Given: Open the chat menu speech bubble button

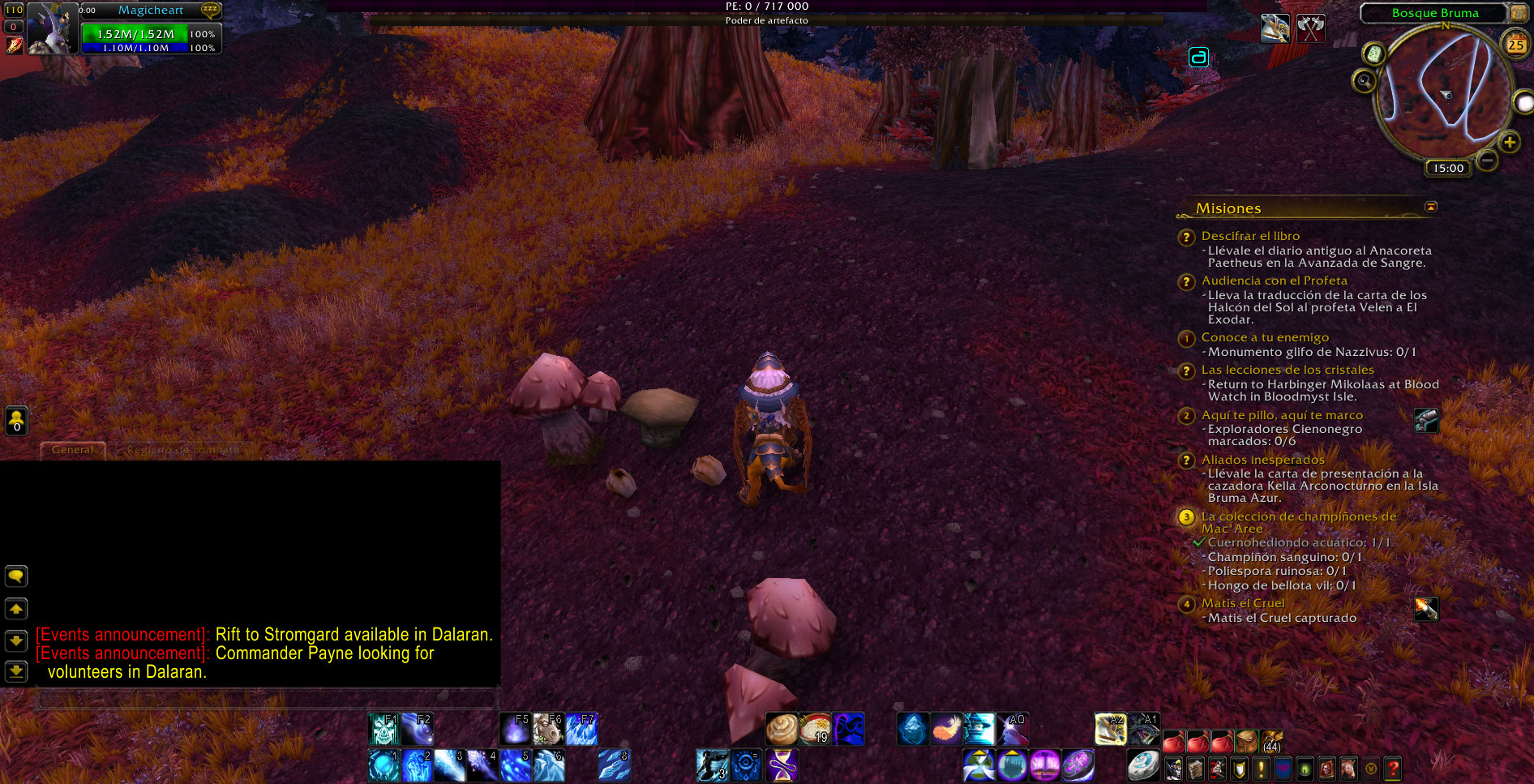Looking at the screenshot, I should pos(16,576).
